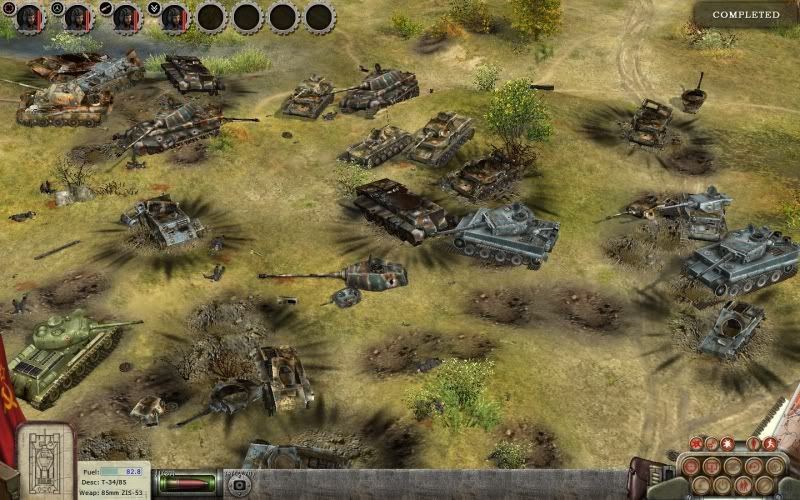
Task: Select the crew portrait with double-chevron badge
Action: click(x=174, y=17)
